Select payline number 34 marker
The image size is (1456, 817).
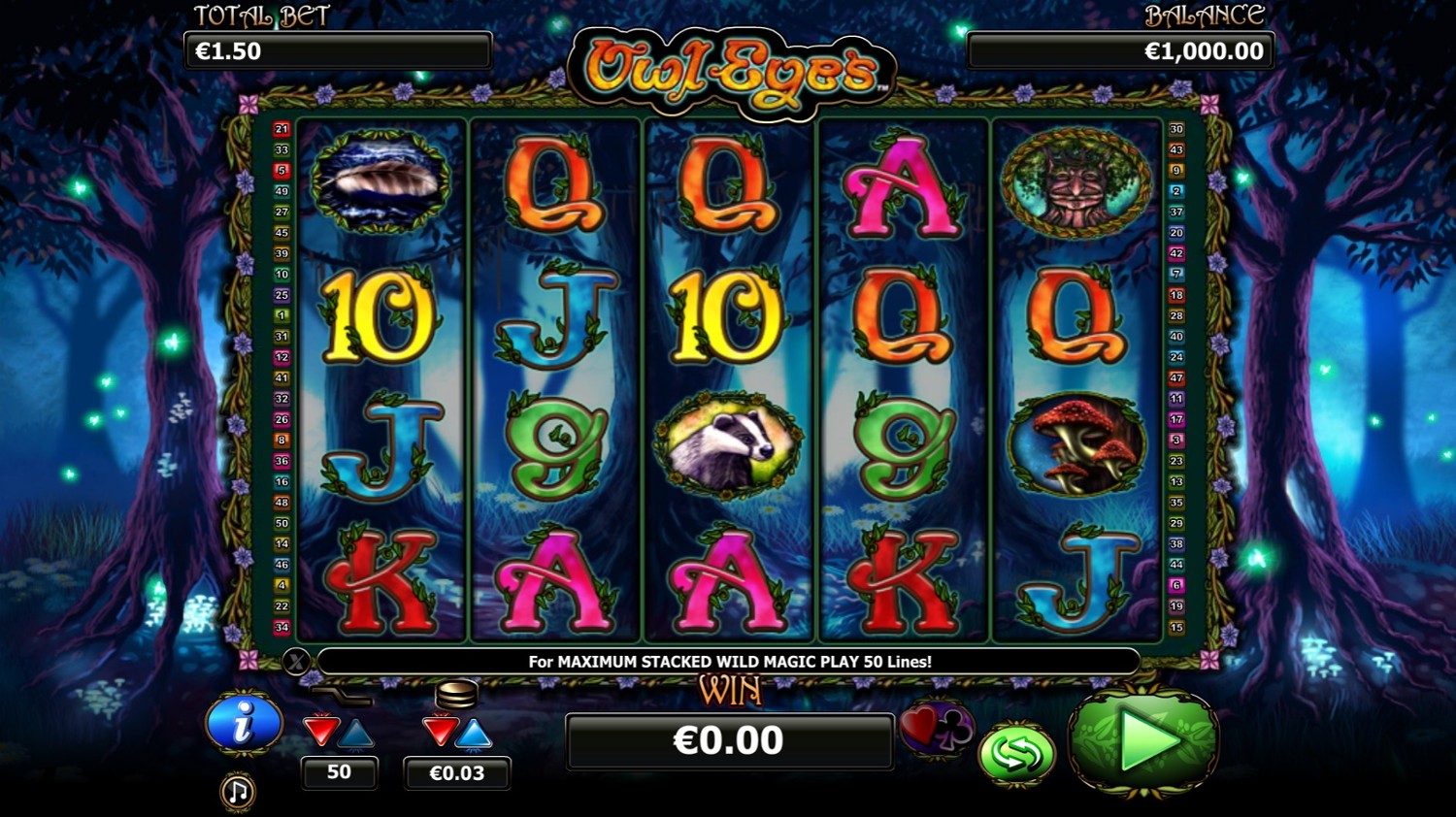(281, 627)
